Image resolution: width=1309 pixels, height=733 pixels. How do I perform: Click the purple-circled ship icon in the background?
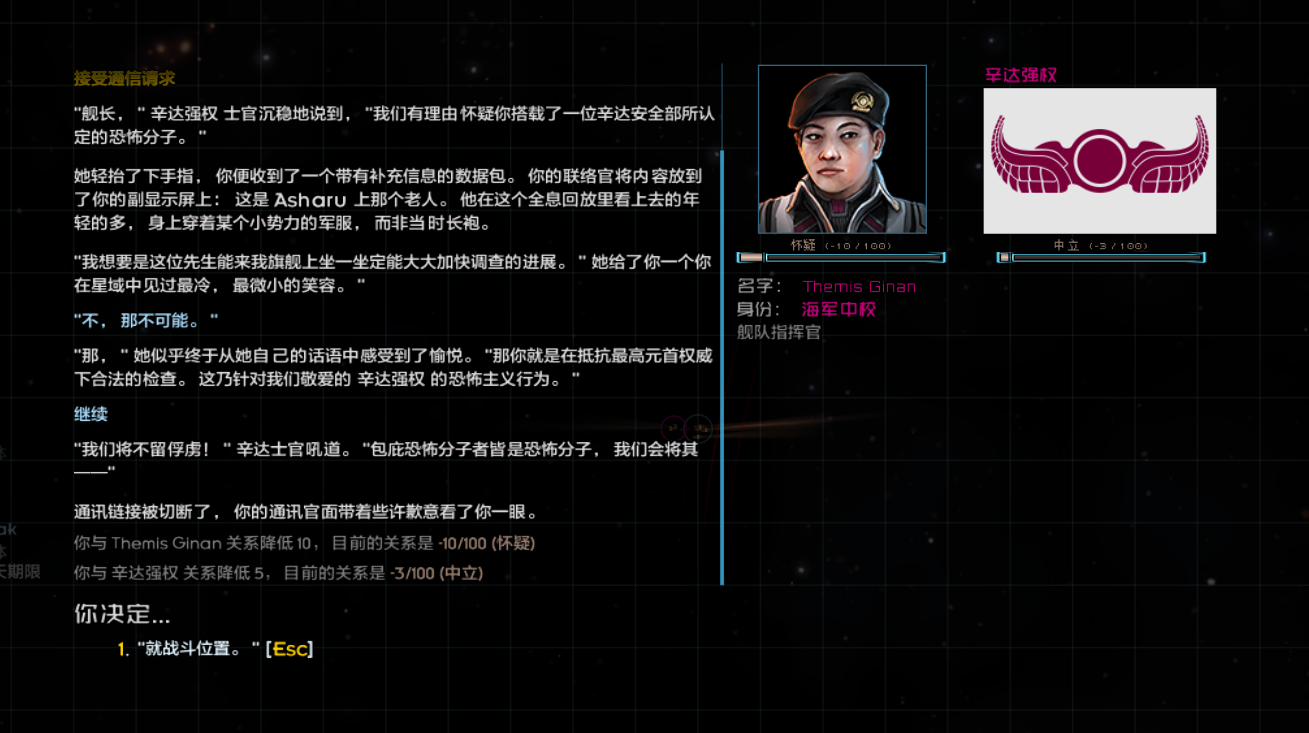[x=673, y=427]
